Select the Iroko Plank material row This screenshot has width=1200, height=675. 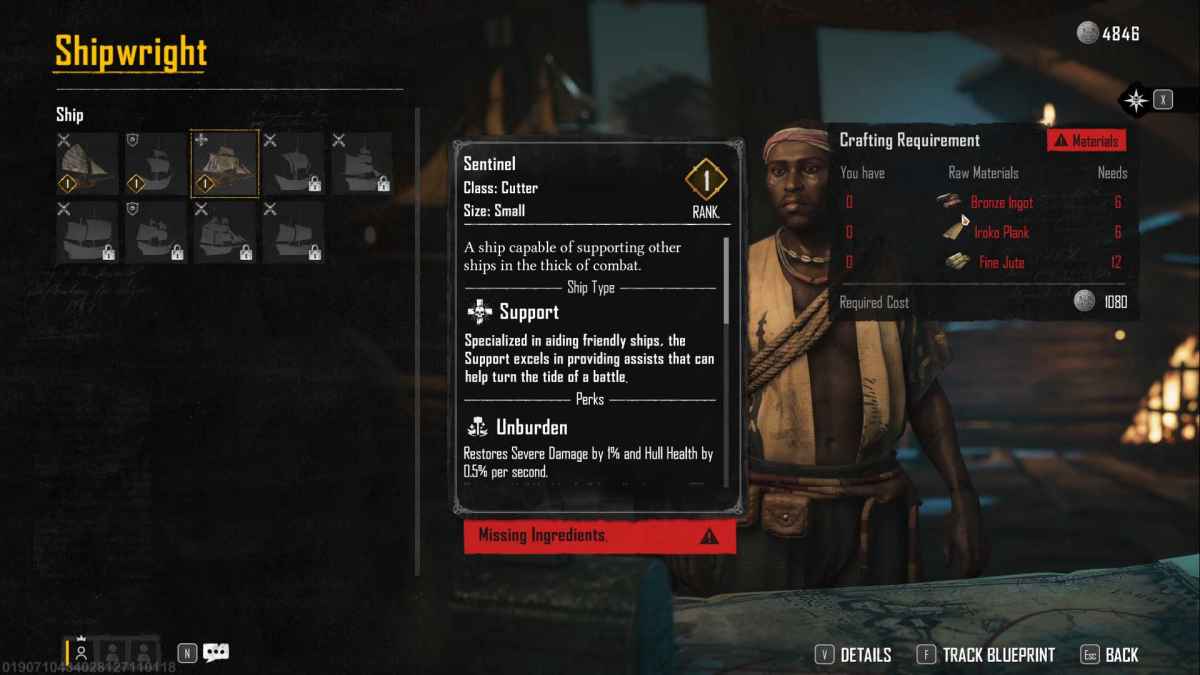[x=983, y=233]
